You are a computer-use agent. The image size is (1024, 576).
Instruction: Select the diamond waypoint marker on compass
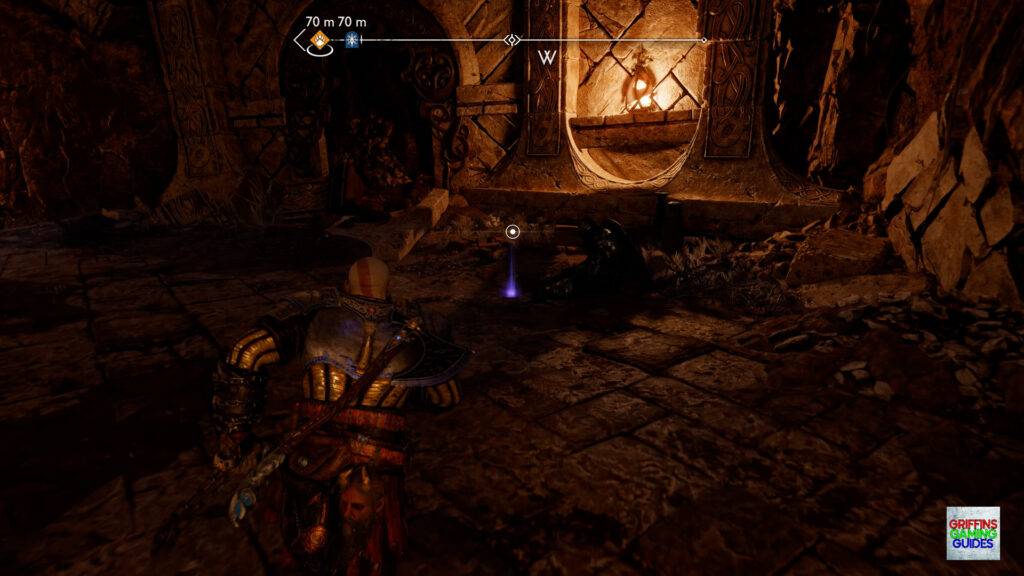click(x=512, y=40)
